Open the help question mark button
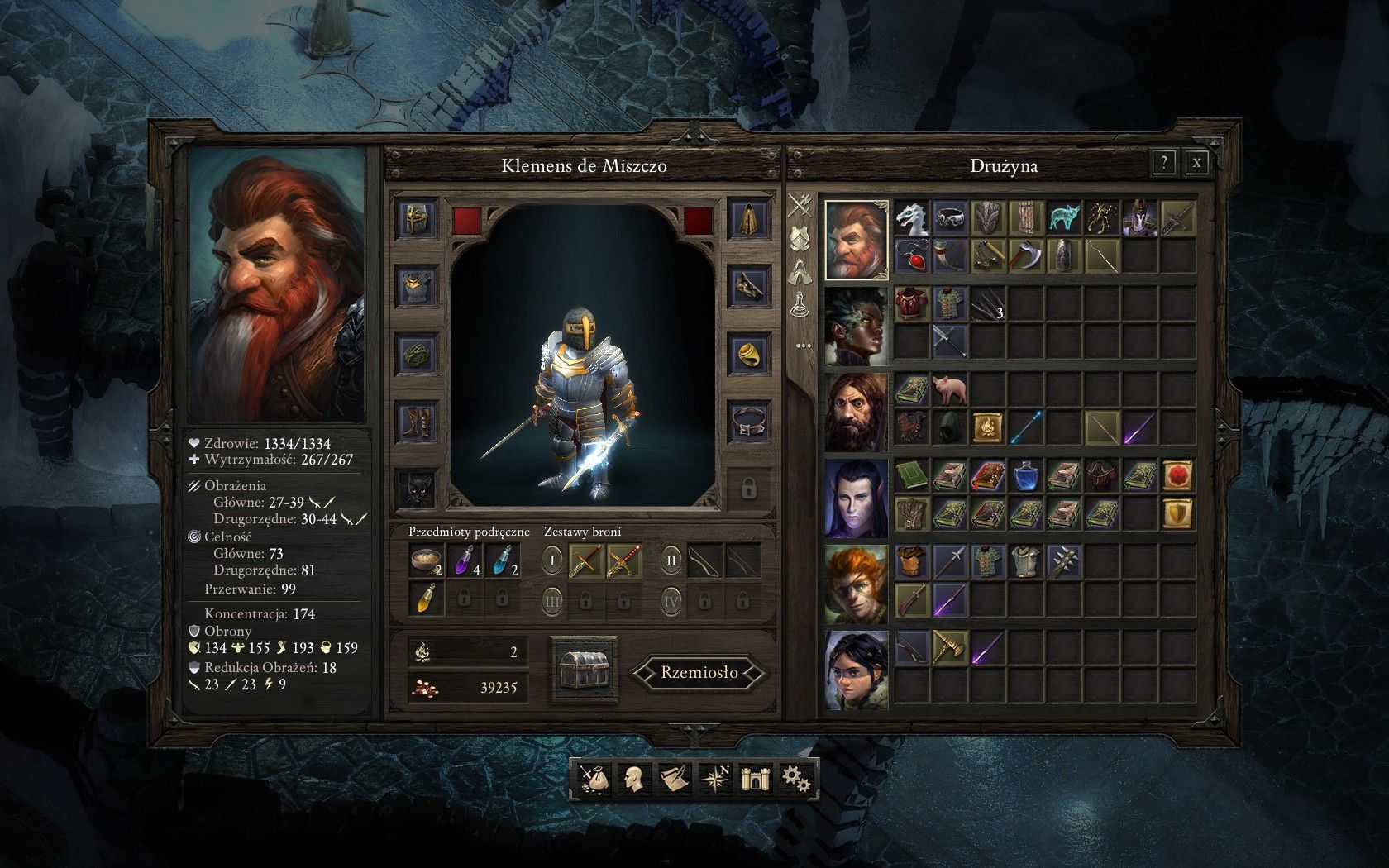 [x=1163, y=163]
